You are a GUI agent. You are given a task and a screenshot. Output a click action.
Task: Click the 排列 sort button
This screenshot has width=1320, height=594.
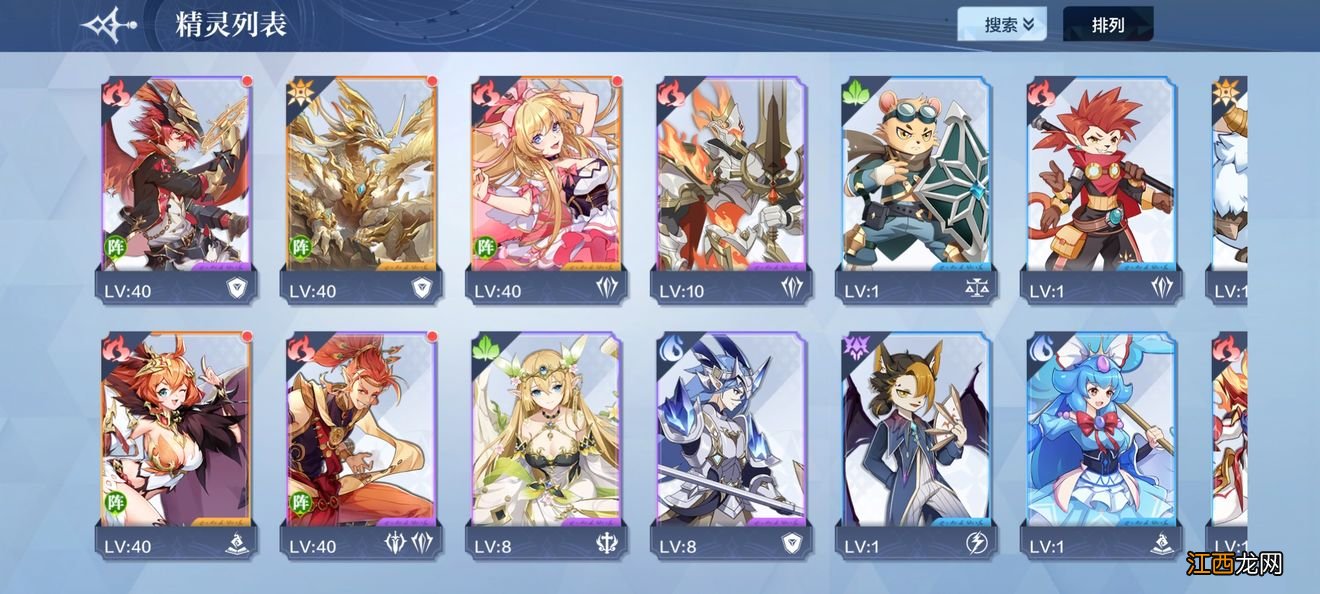(x=1107, y=25)
